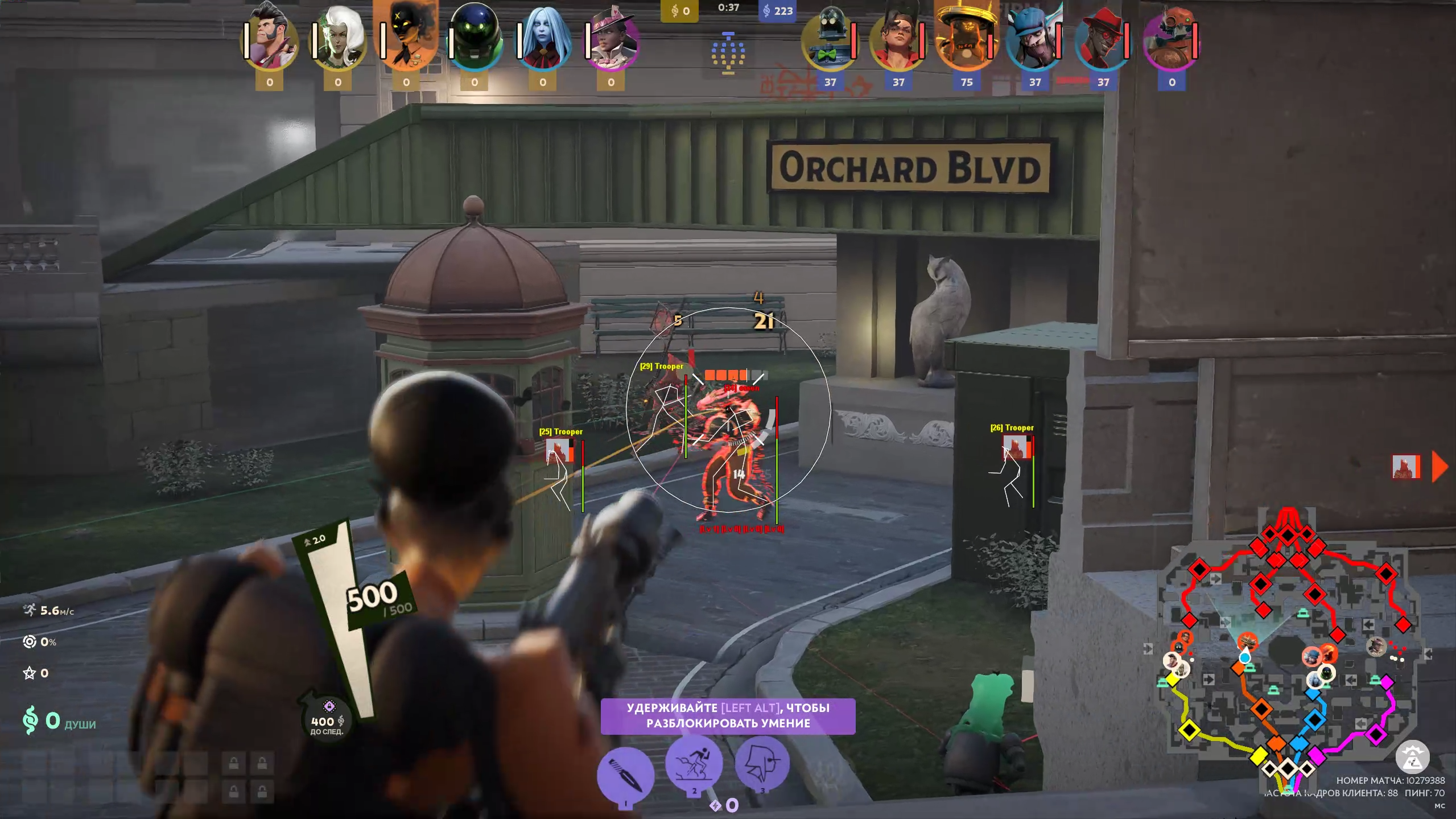This screenshot has width=1456, height=819.
Task: Choose the dark dome-helmet hero portrait
Action: 475,38
